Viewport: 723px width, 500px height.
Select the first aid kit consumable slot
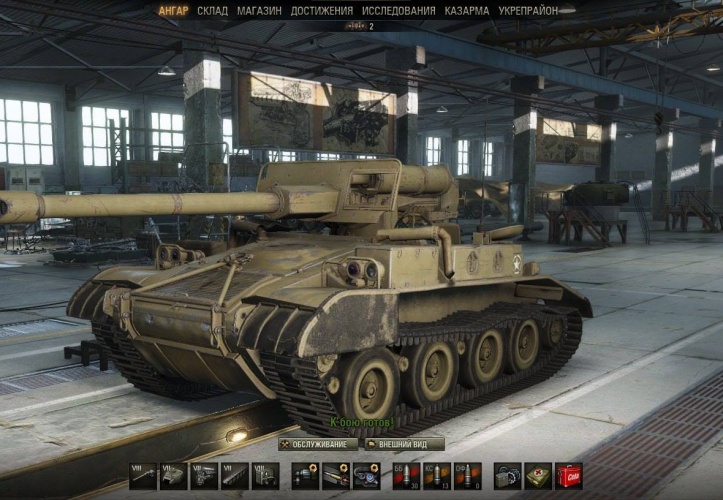tap(539, 476)
